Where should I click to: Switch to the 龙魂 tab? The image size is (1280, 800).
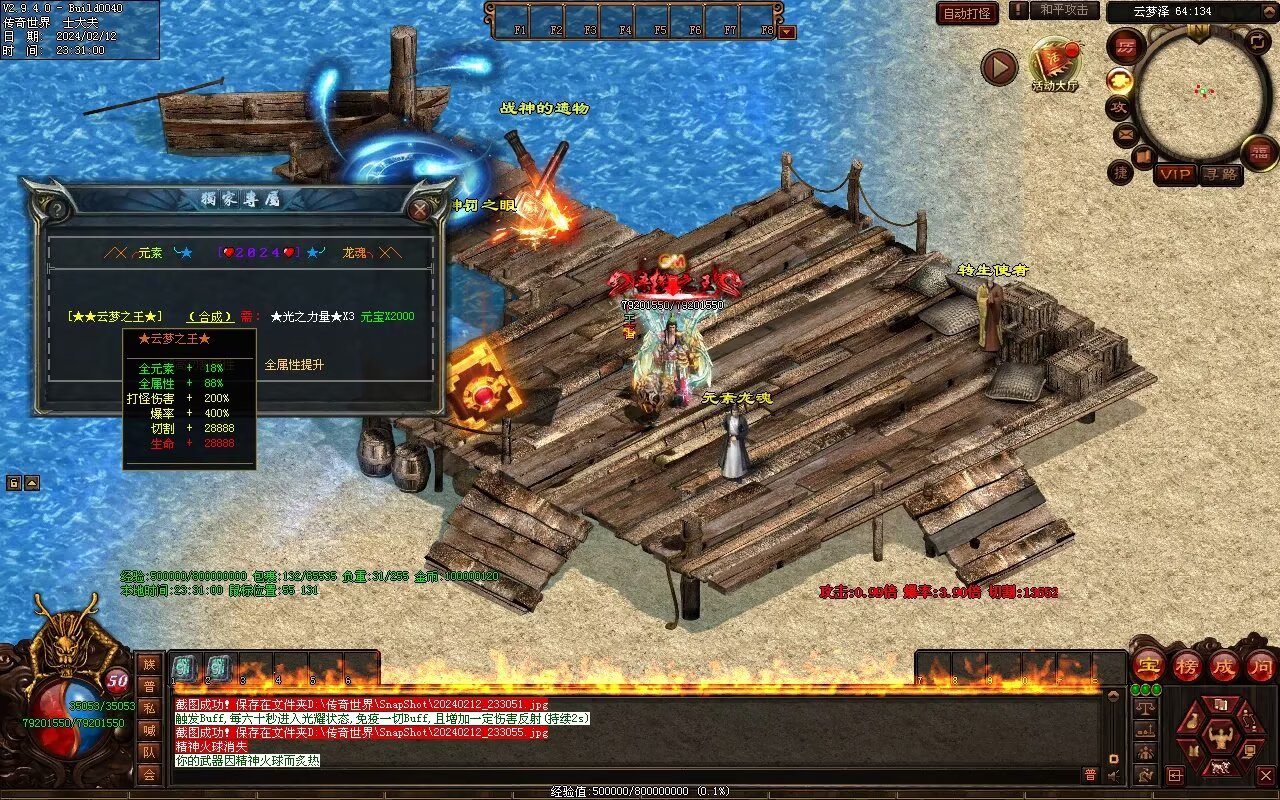coord(354,254)
